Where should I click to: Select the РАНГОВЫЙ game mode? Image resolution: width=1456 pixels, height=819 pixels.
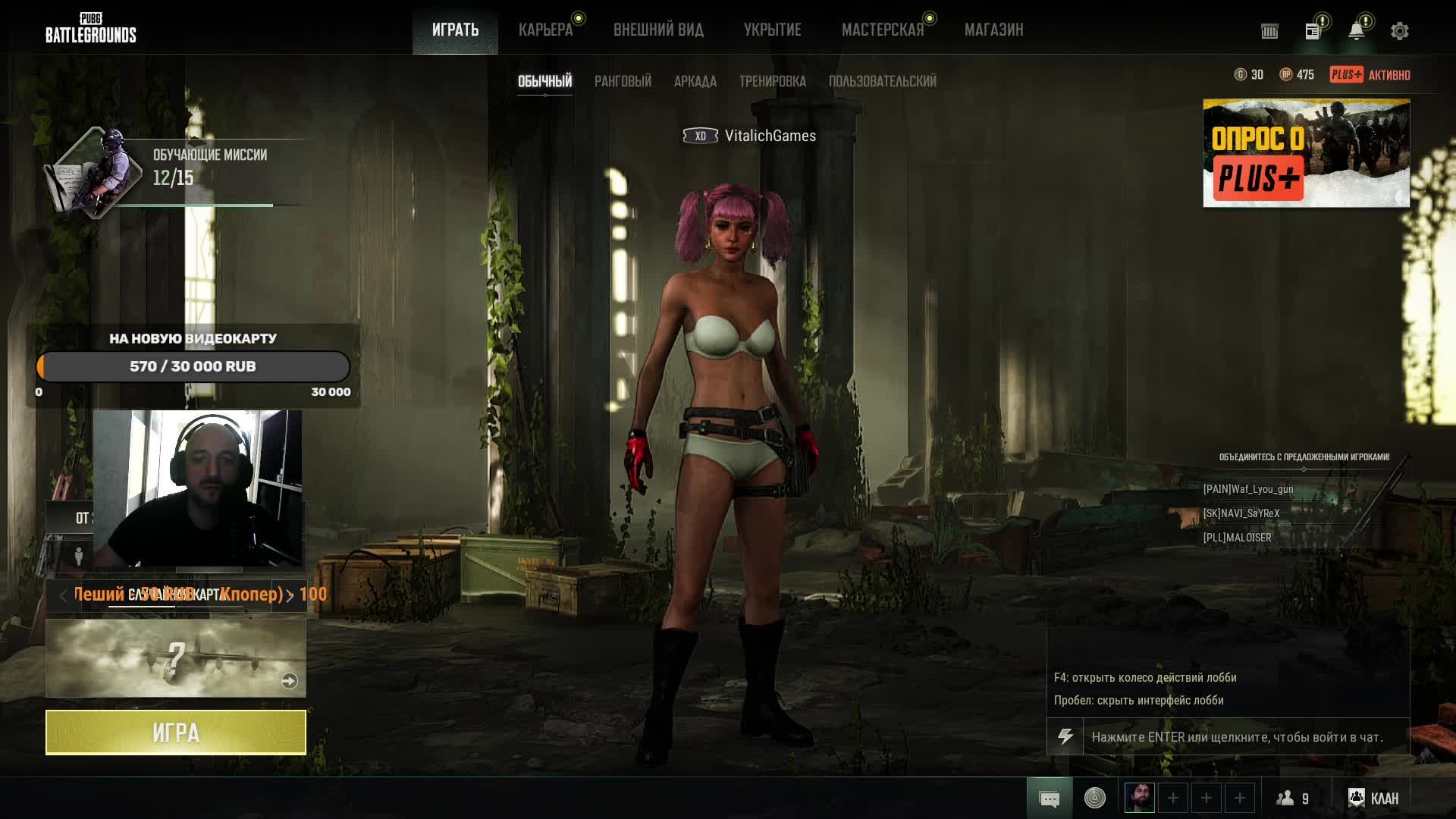click(623, 81)
